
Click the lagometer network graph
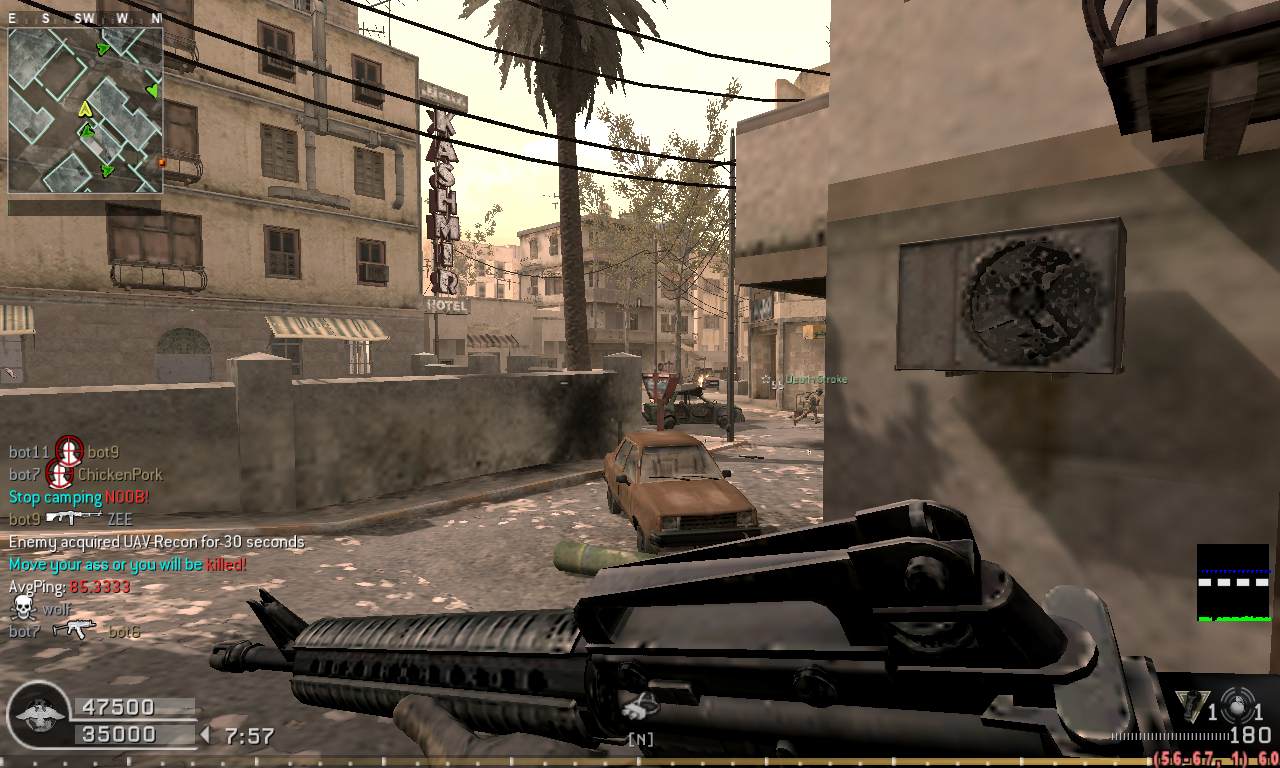click(1233, 583)
